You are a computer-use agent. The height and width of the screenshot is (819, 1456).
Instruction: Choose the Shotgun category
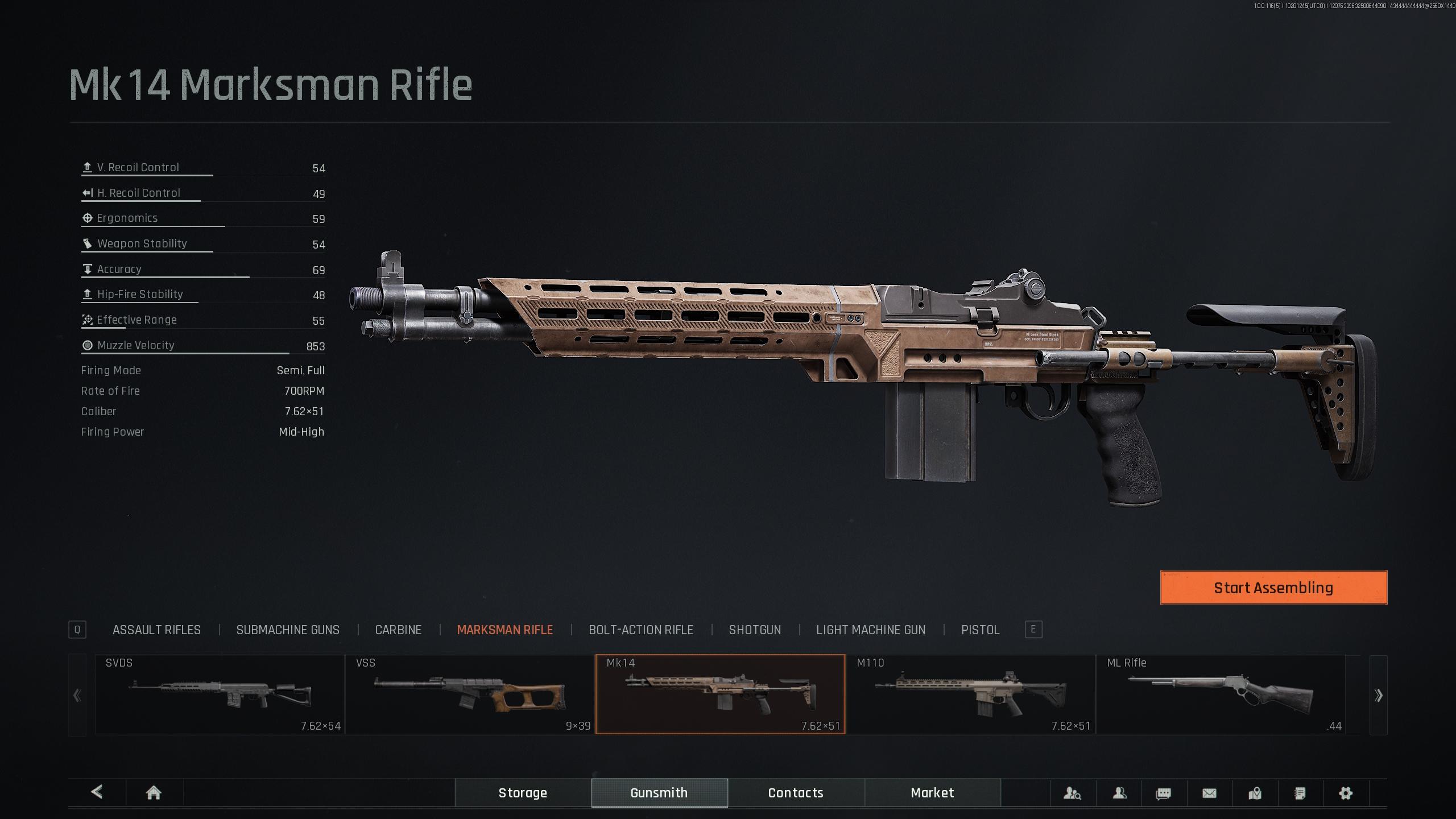(755, 630)
